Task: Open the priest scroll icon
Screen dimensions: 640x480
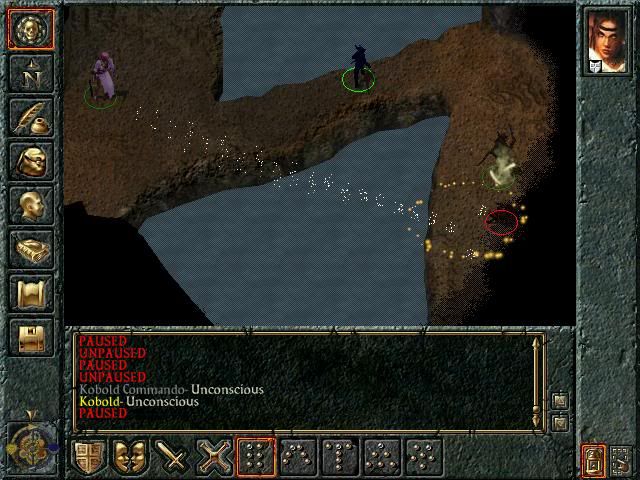Action: point(30,292)
